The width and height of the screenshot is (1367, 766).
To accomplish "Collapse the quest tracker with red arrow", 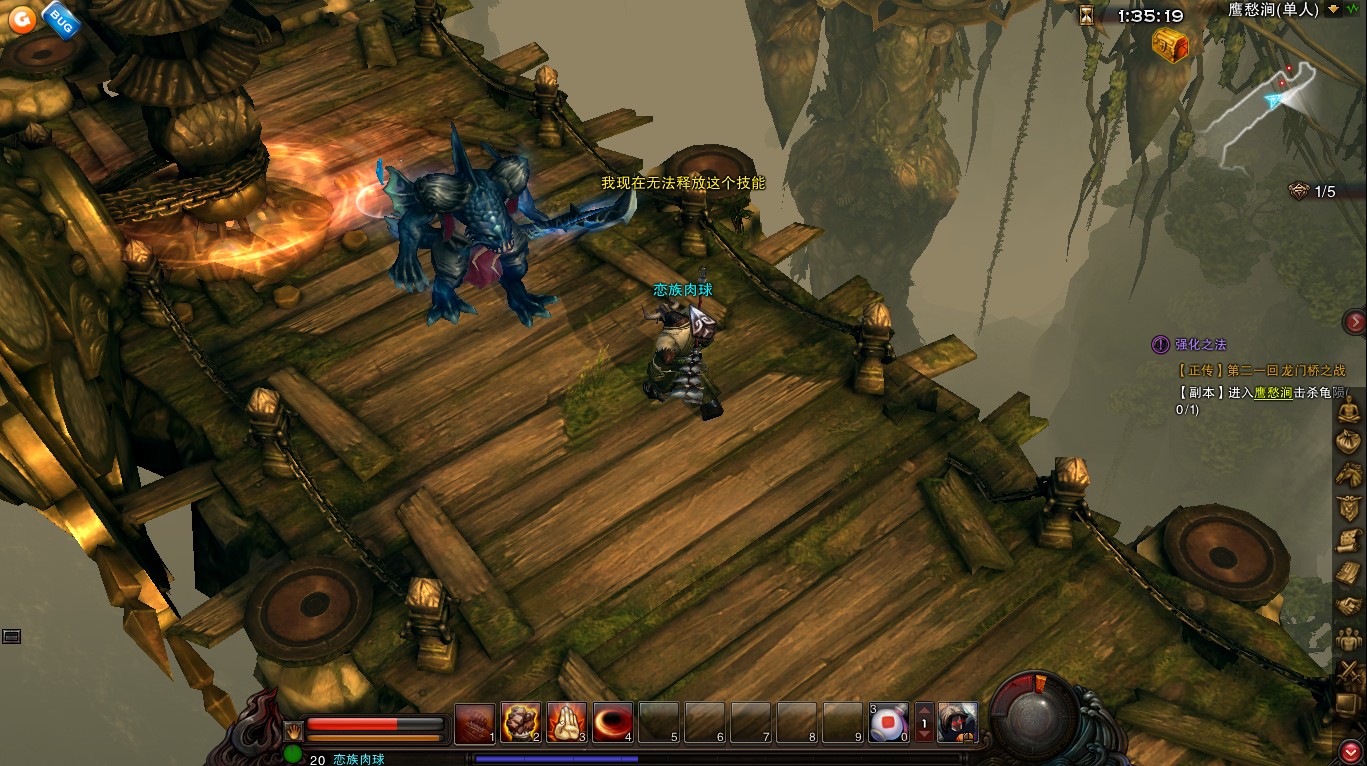I will point(1355,321).
